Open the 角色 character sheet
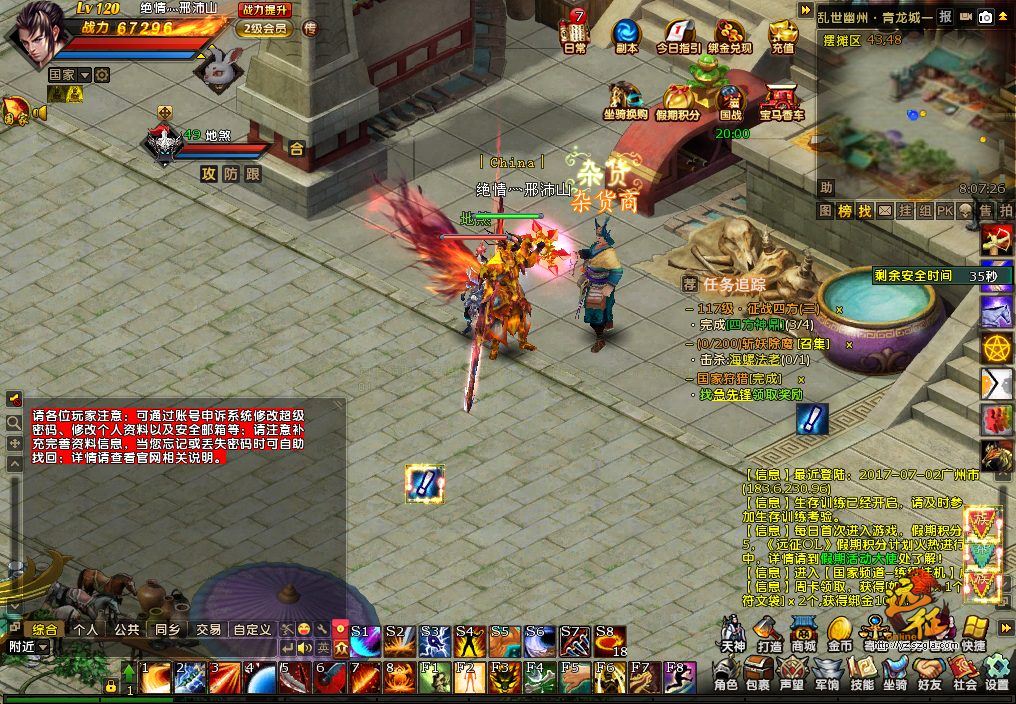This screenshot has width=1016, height=704. 726,672
